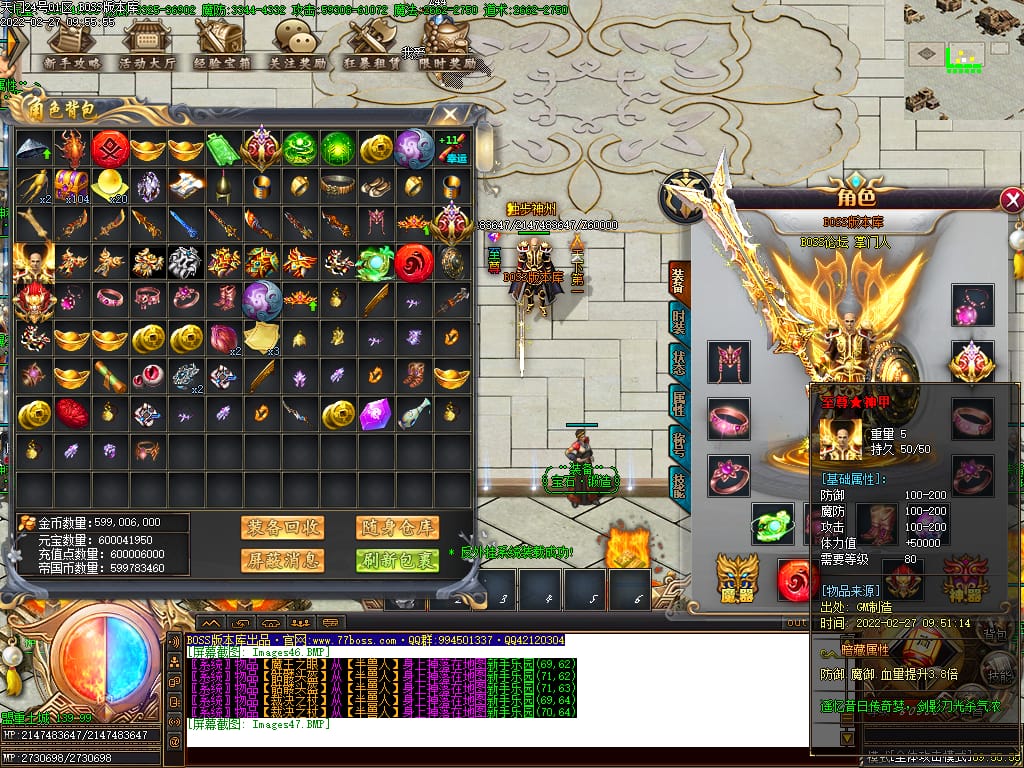Open the 活动大厅 event hall
Viewport: 1024px width, 768px height.
(x=147, y=45)
